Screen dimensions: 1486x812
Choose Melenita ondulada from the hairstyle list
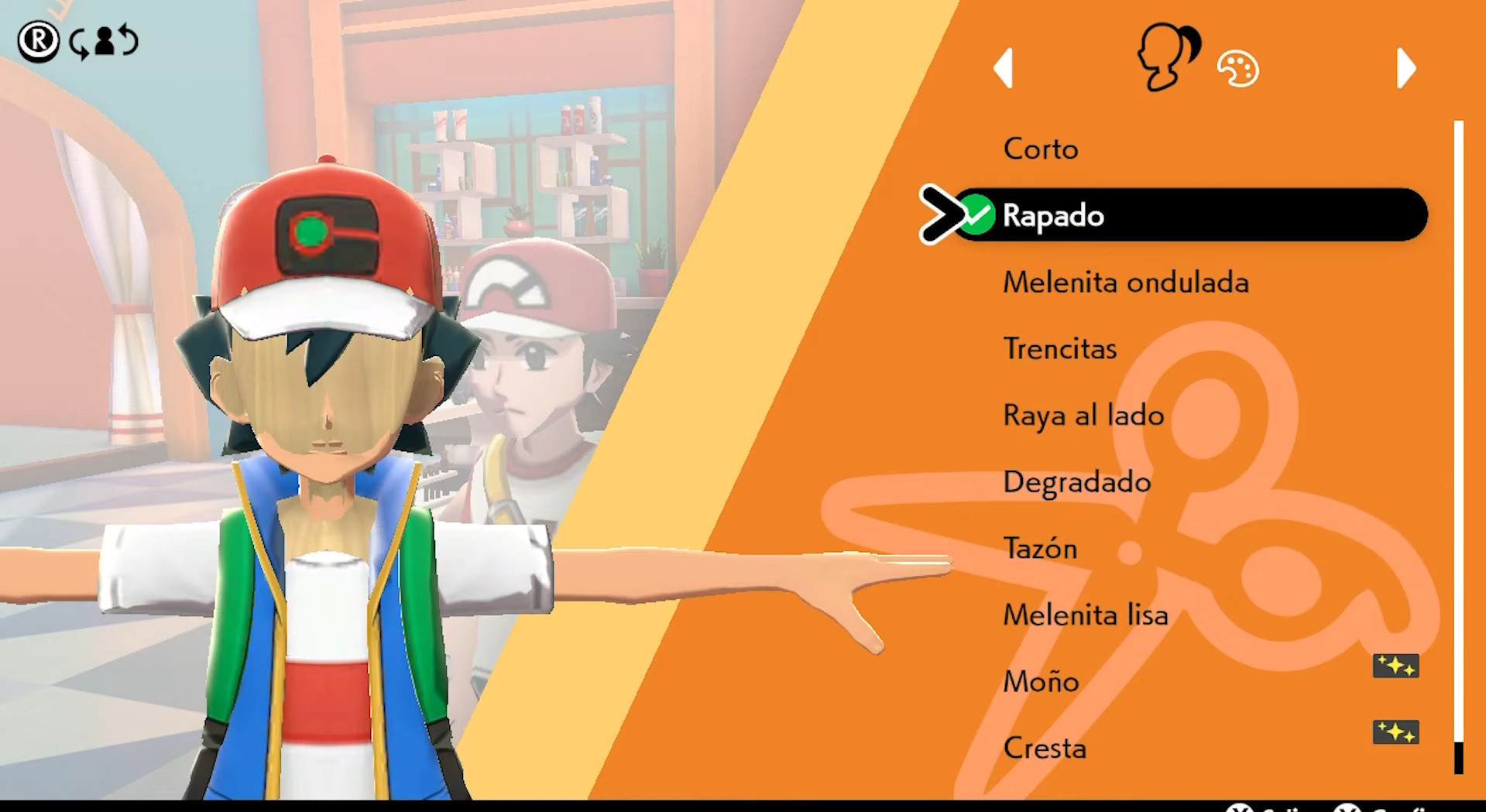(1125, 283)
